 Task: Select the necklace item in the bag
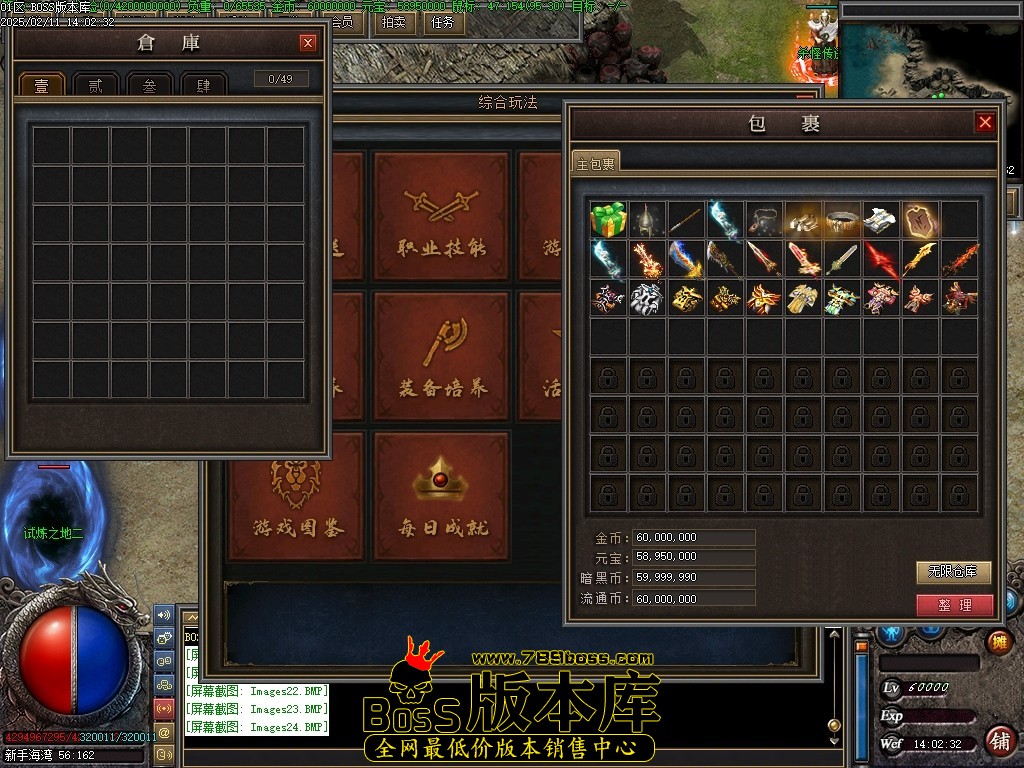click(x=765, y=219)
